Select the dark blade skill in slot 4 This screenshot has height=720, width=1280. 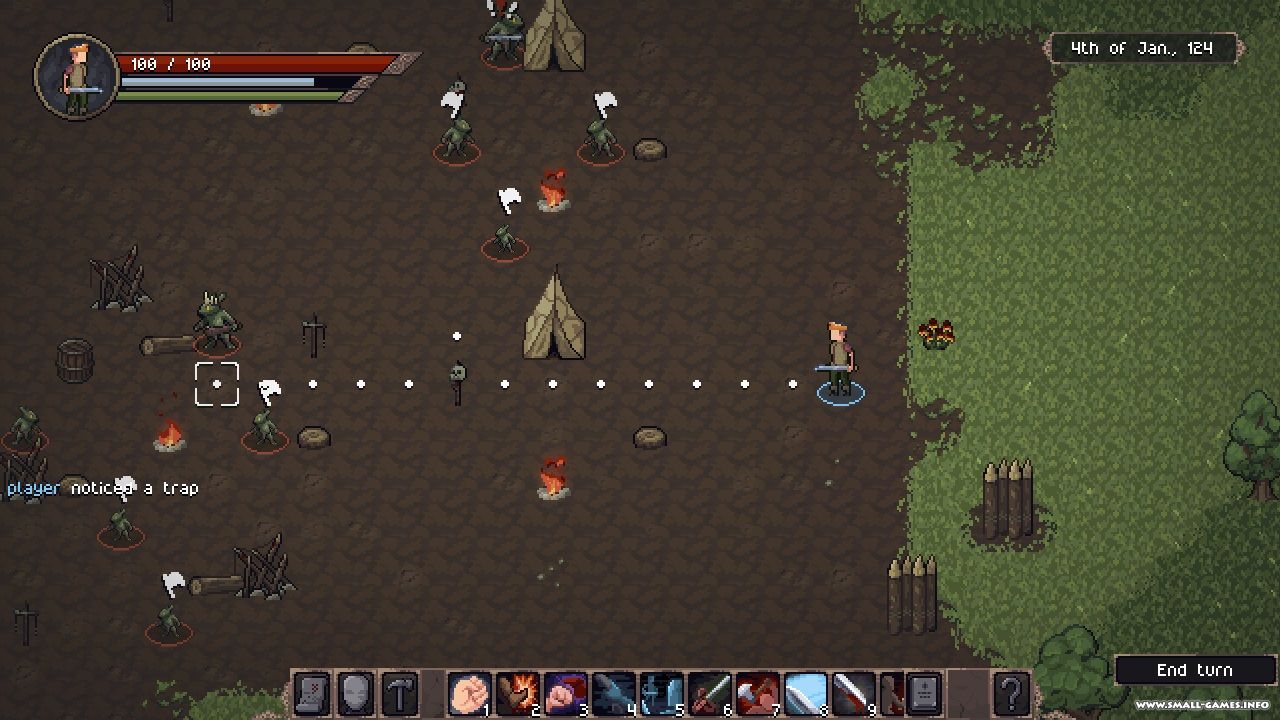click(x=612, y=693)
